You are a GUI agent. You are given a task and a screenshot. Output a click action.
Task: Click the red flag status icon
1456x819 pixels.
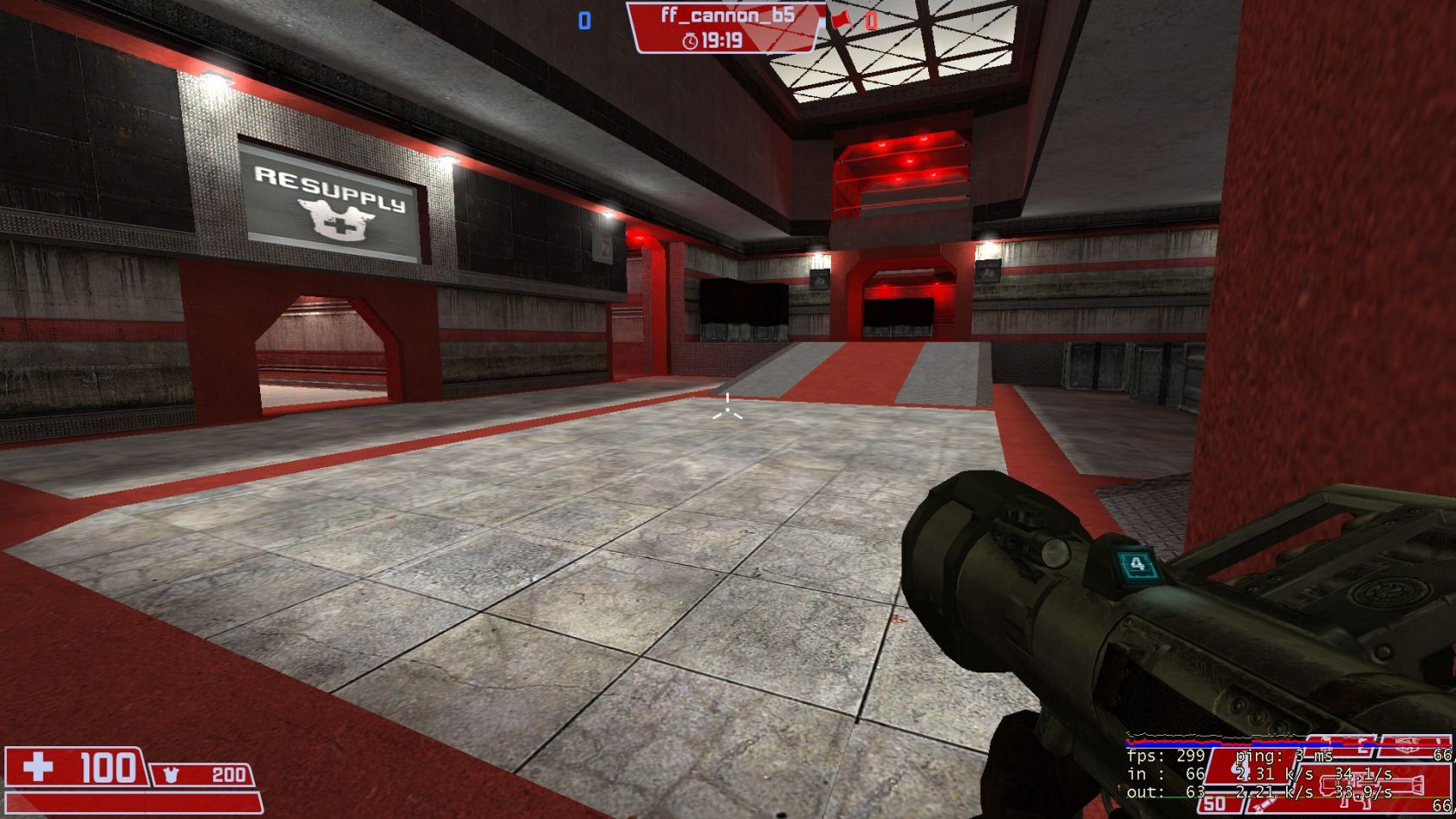click(x=840, y=19)
